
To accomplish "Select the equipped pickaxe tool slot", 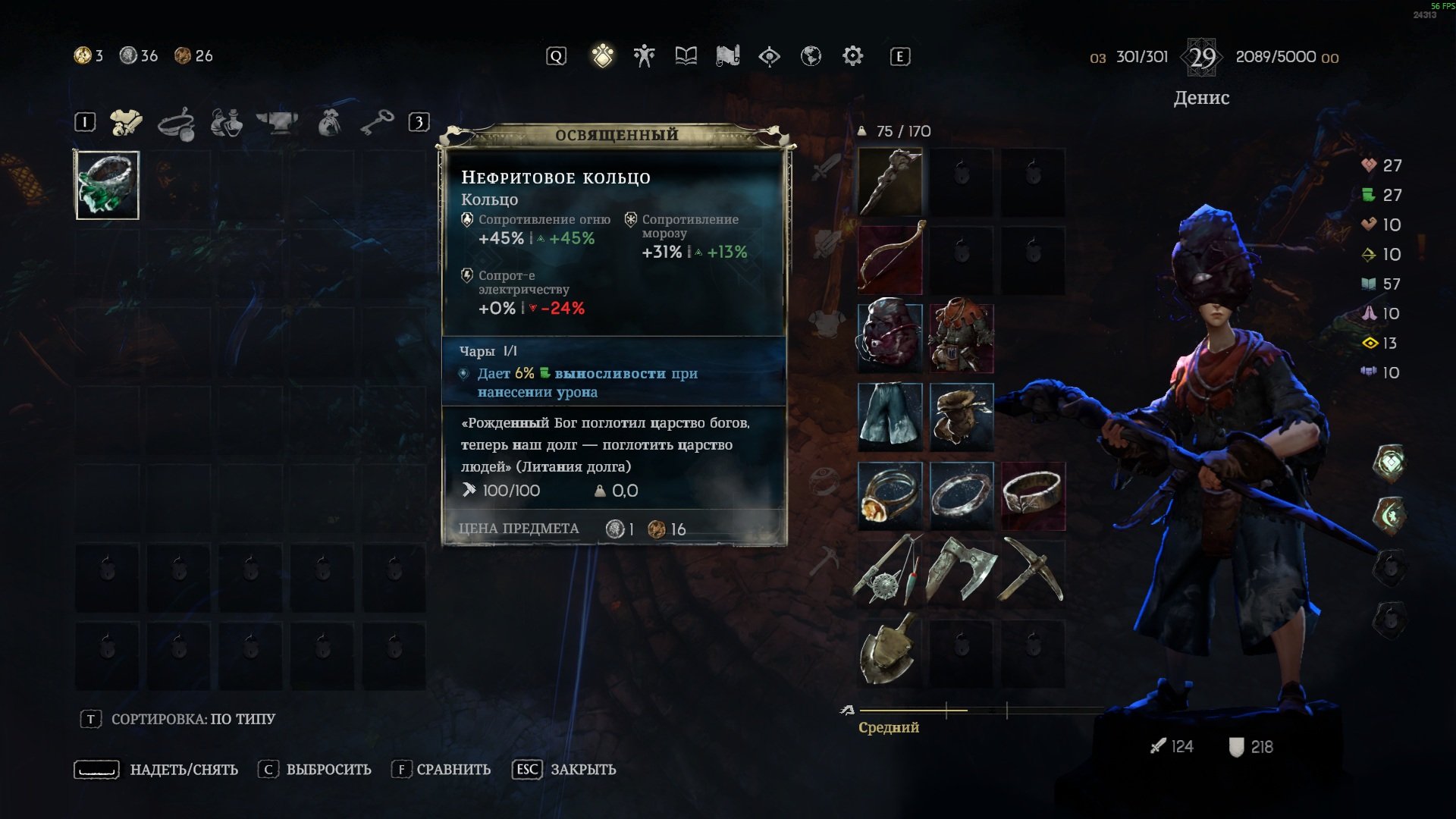I will 1032,570.
